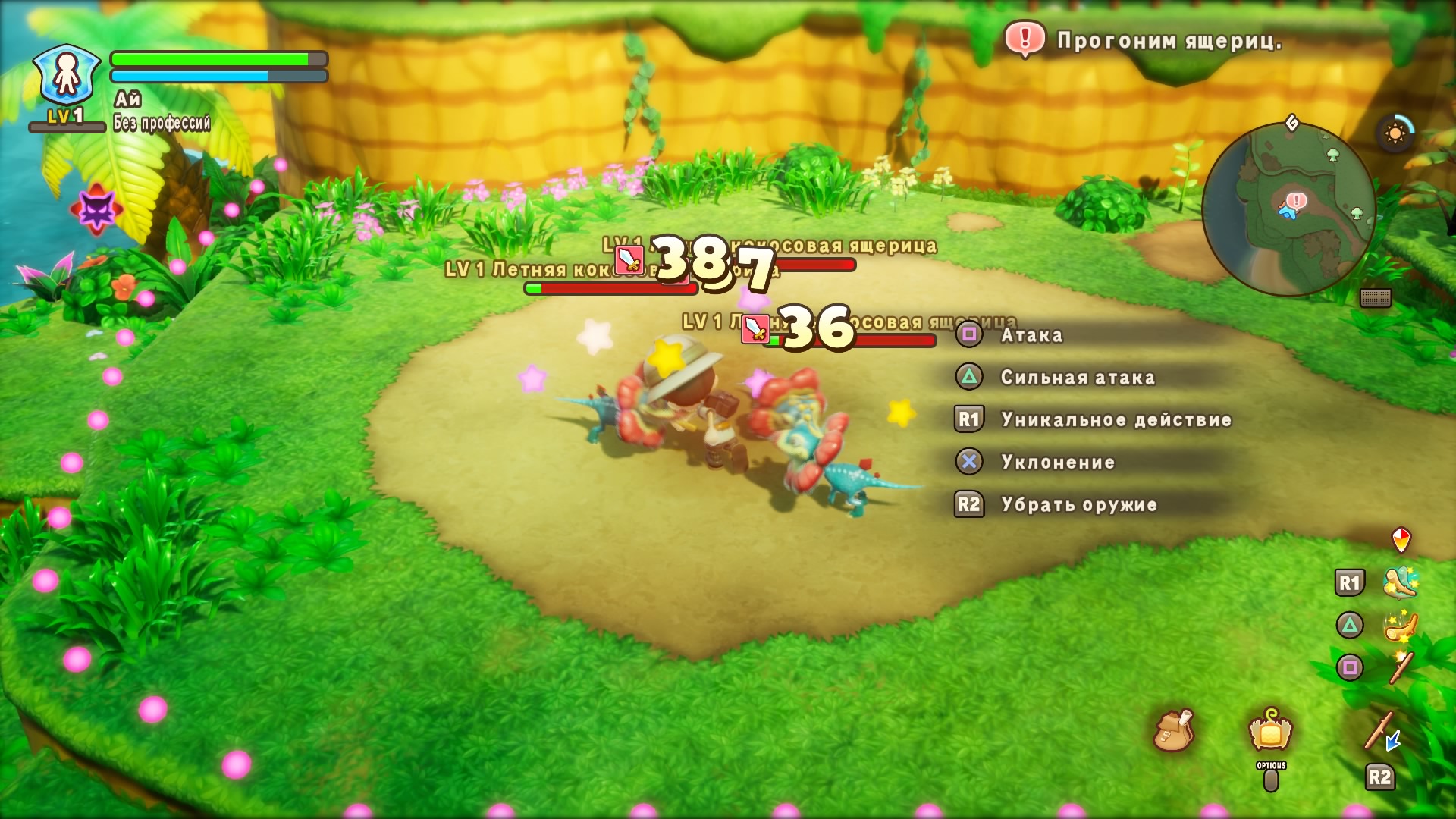
Task: Select the Уклонение dodge action
Action: click(1057, 463)
